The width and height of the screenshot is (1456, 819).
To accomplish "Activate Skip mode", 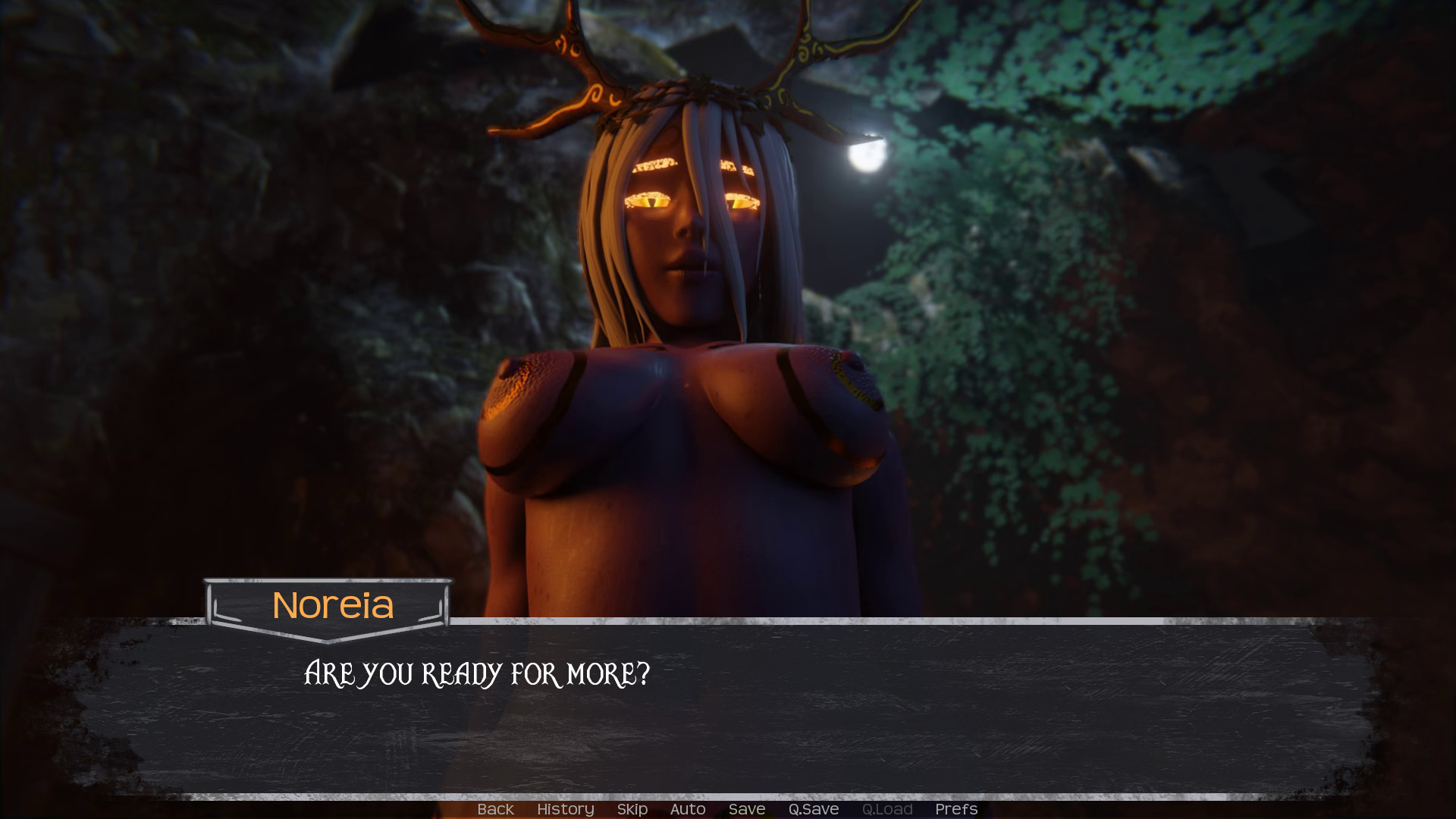I will pos(632,809).
